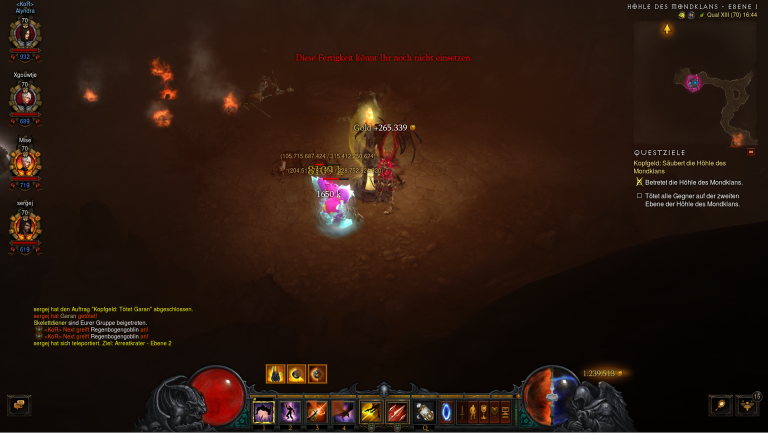Use the potion in slot Q
Image resolution: width=768 pixels, height=435 pixels.
(424, 411)
